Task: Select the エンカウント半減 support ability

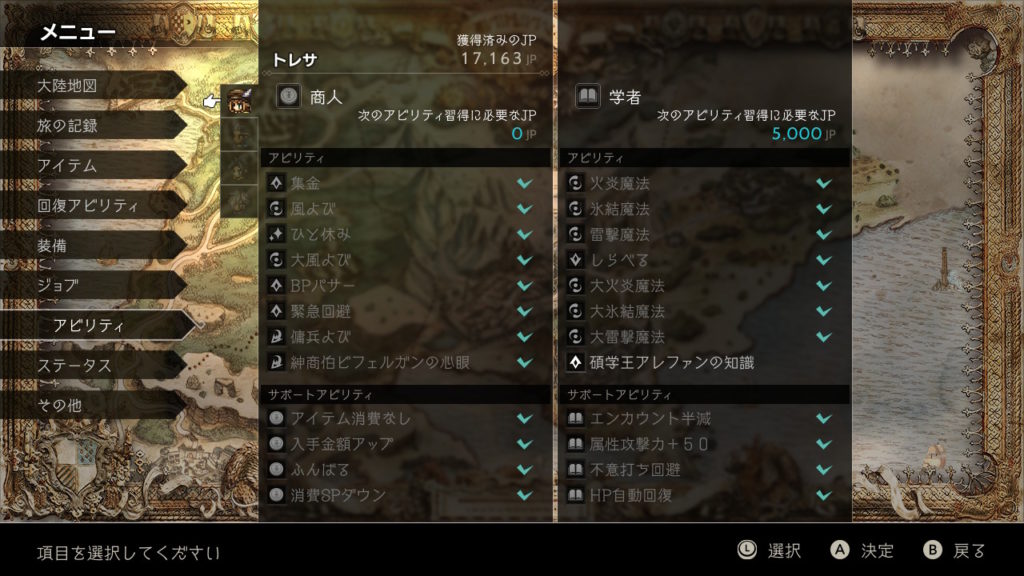Action: tap(702, 418)
